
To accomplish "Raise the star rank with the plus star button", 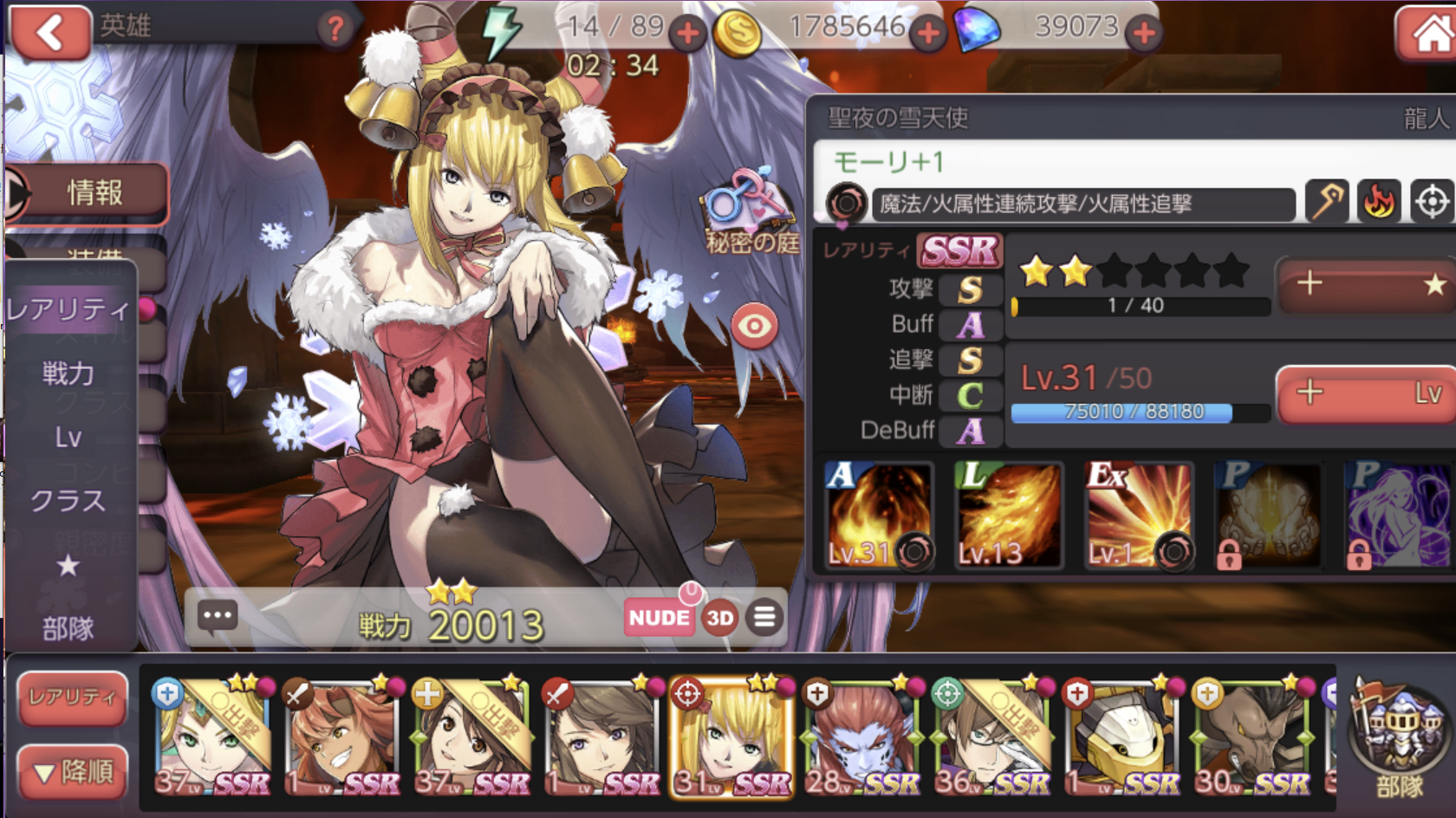I will tap(1367, 283).
